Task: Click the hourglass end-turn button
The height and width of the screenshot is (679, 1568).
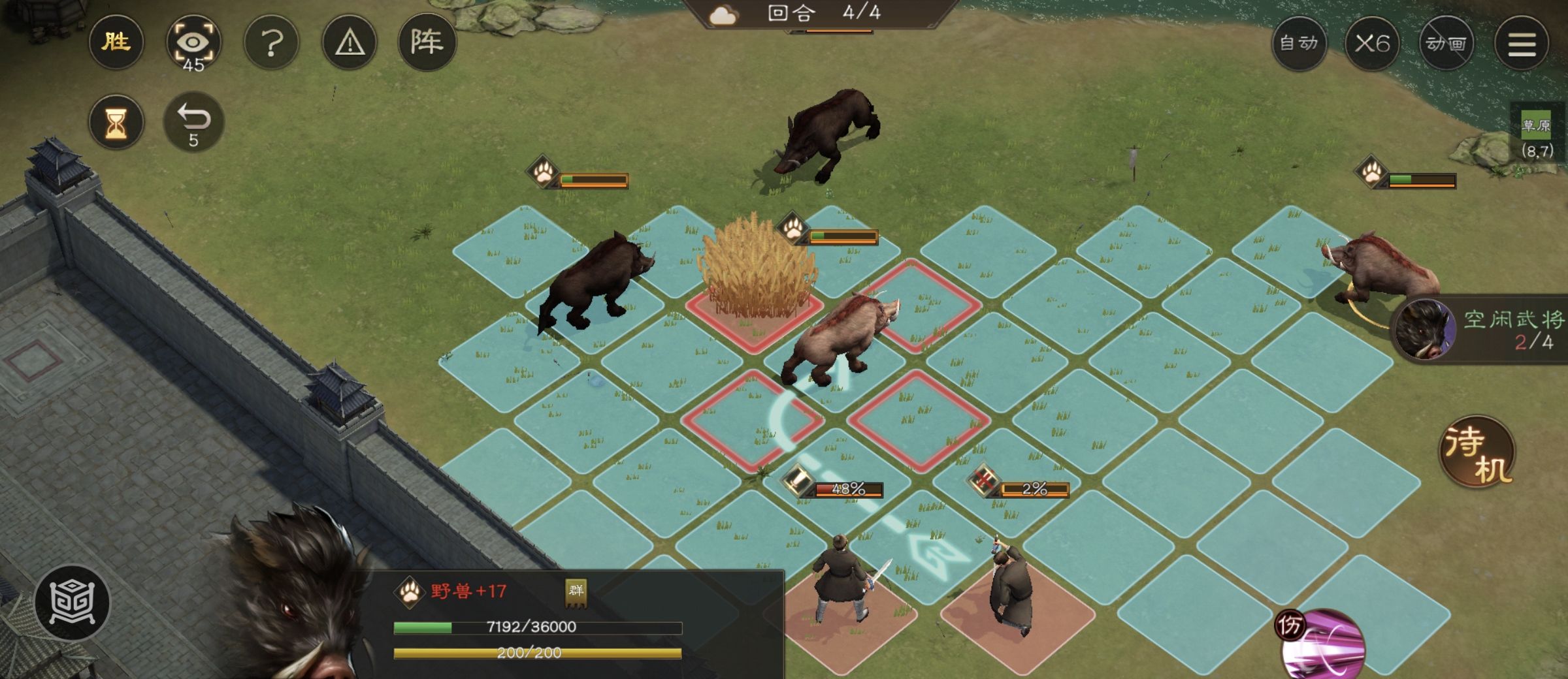Action: point(116,123)
